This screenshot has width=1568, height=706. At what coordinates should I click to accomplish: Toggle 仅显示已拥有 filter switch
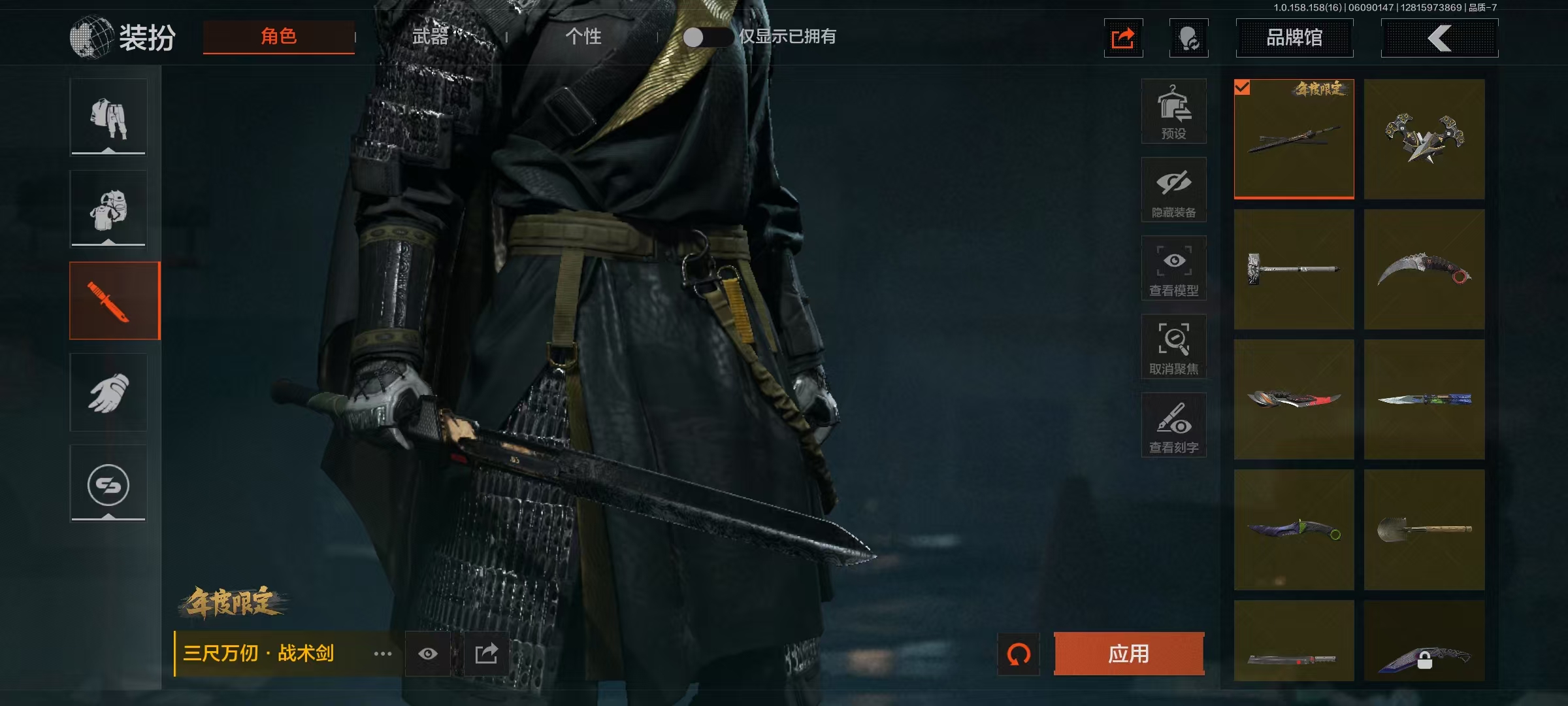708,37
